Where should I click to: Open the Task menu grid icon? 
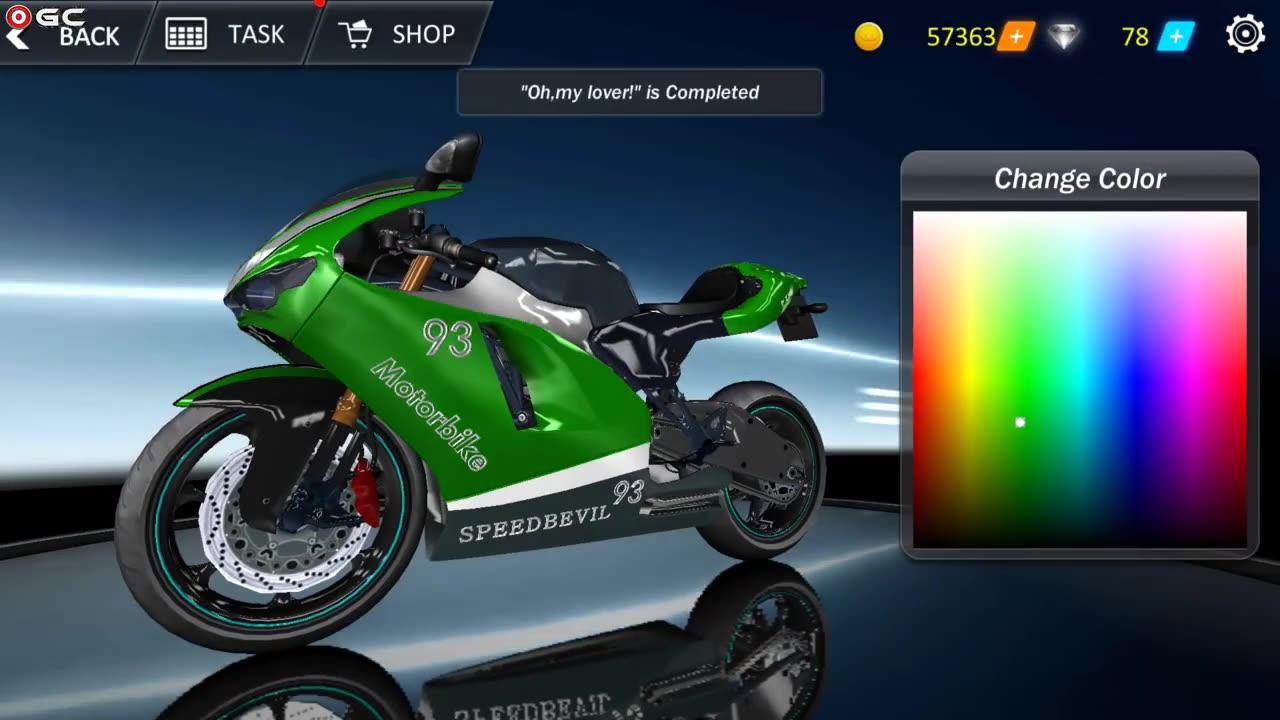[x=185, y=33]
